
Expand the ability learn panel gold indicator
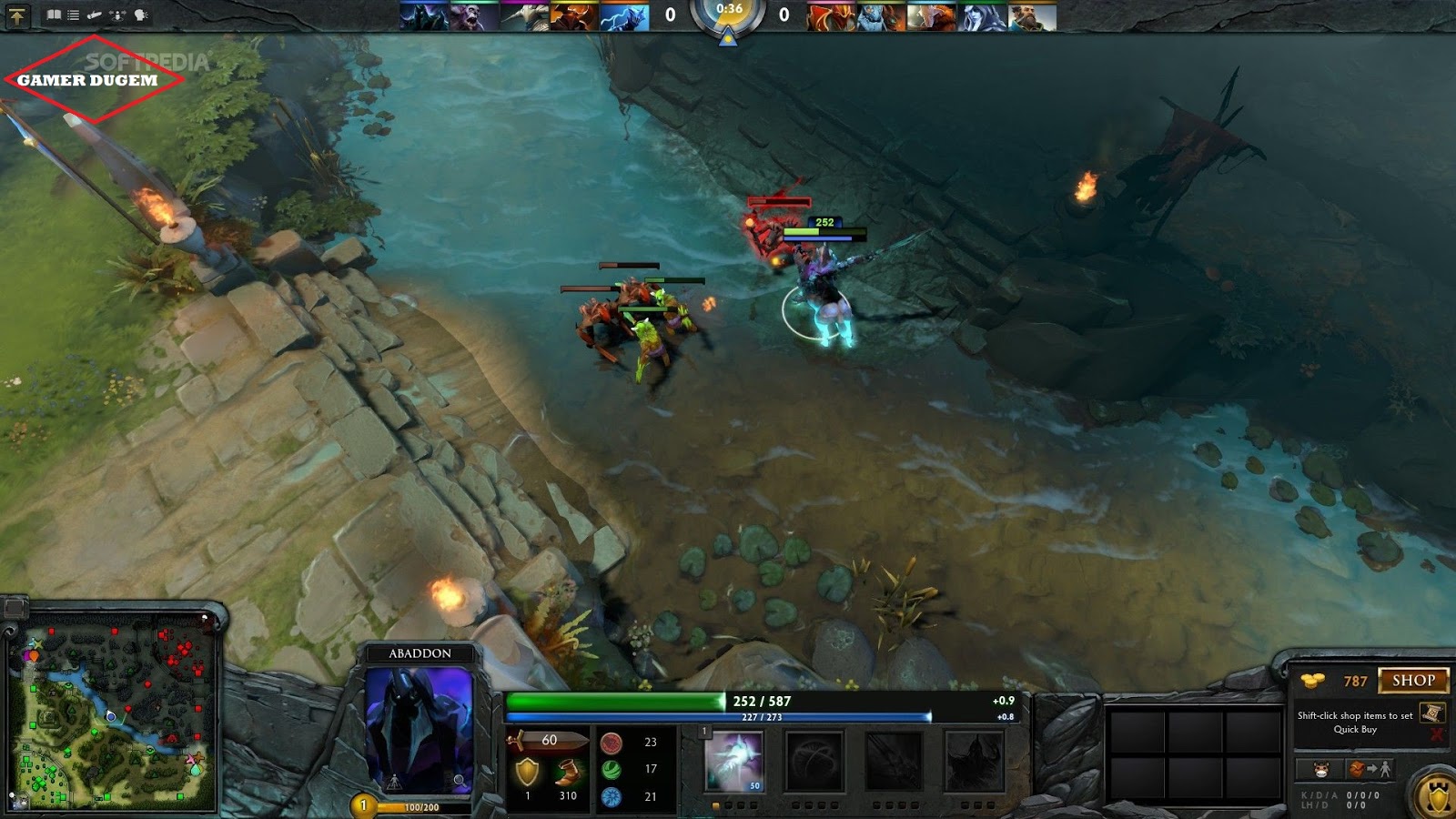[363, 804]
